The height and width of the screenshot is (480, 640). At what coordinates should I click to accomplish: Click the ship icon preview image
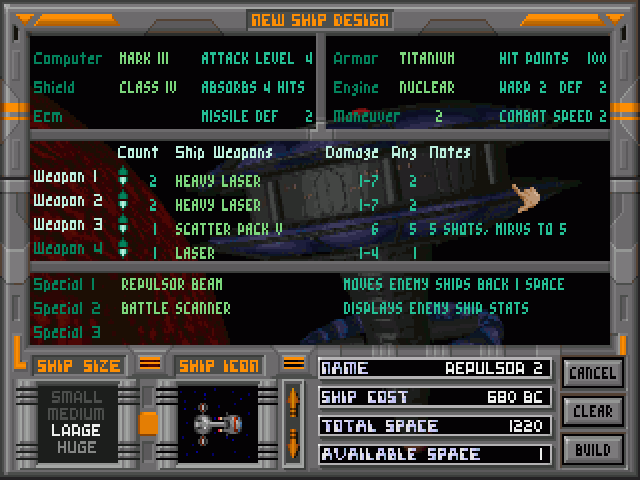pos(218,424)
